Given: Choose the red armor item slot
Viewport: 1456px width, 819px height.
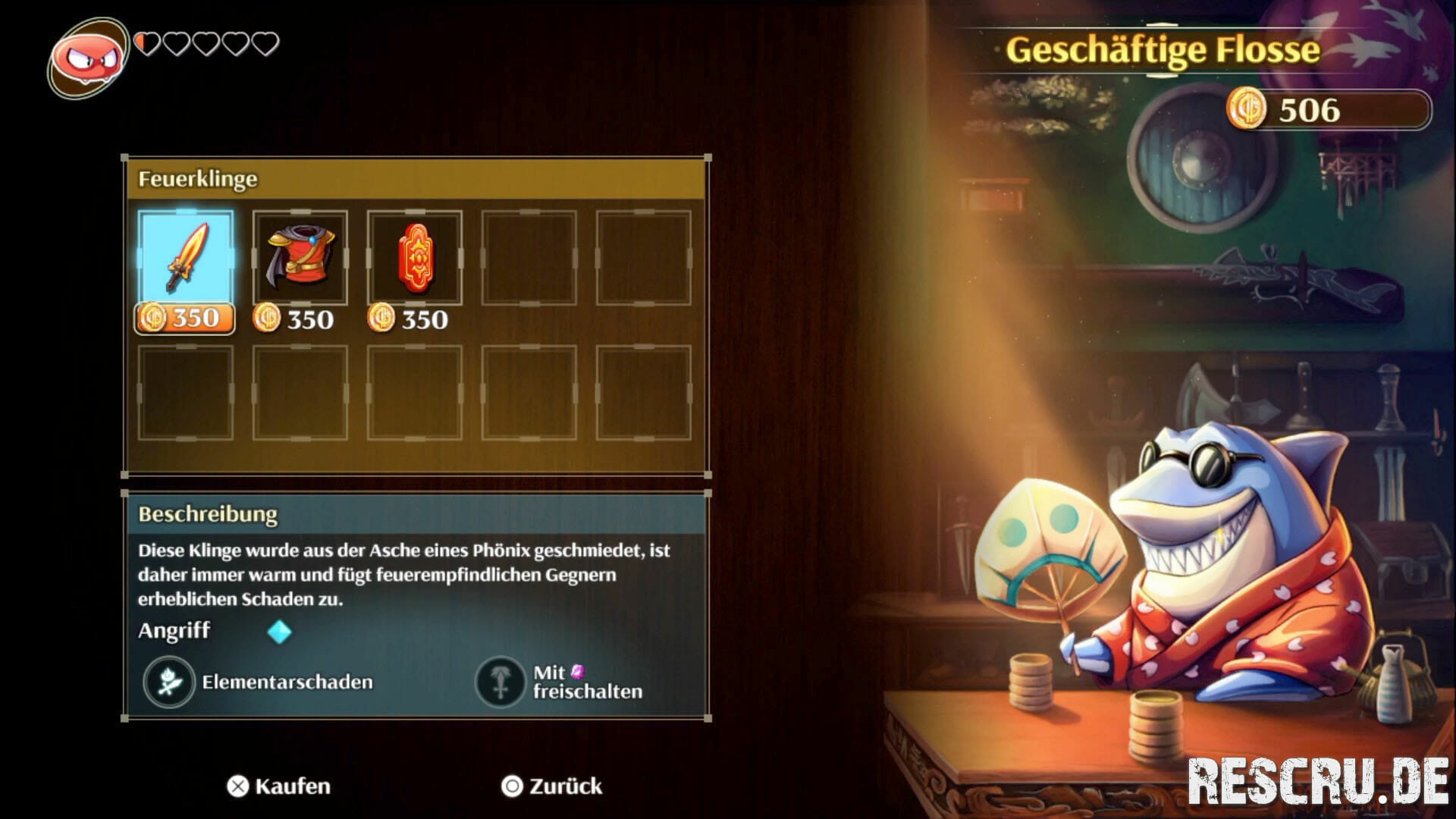Looking at the screenshot, I should point(300,259).
